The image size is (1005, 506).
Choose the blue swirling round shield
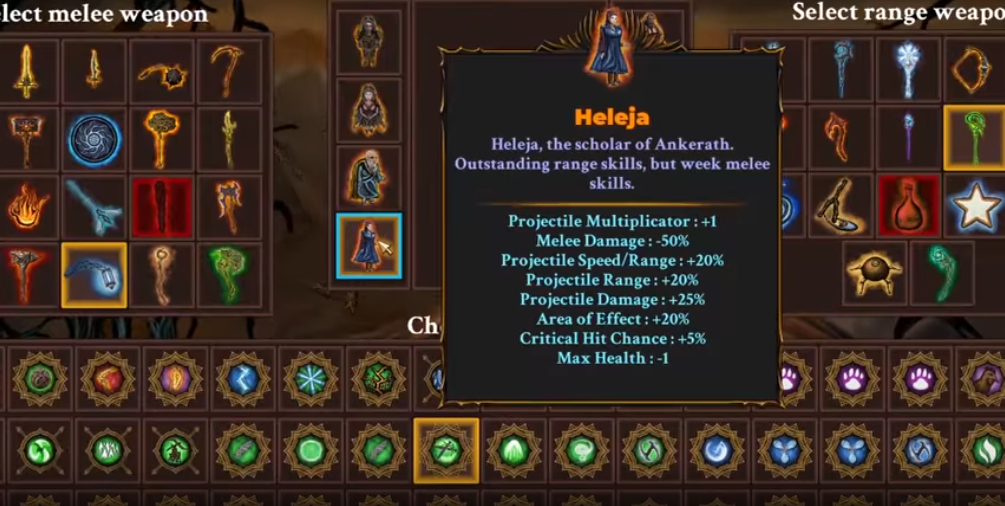click(x=95, y=140)
